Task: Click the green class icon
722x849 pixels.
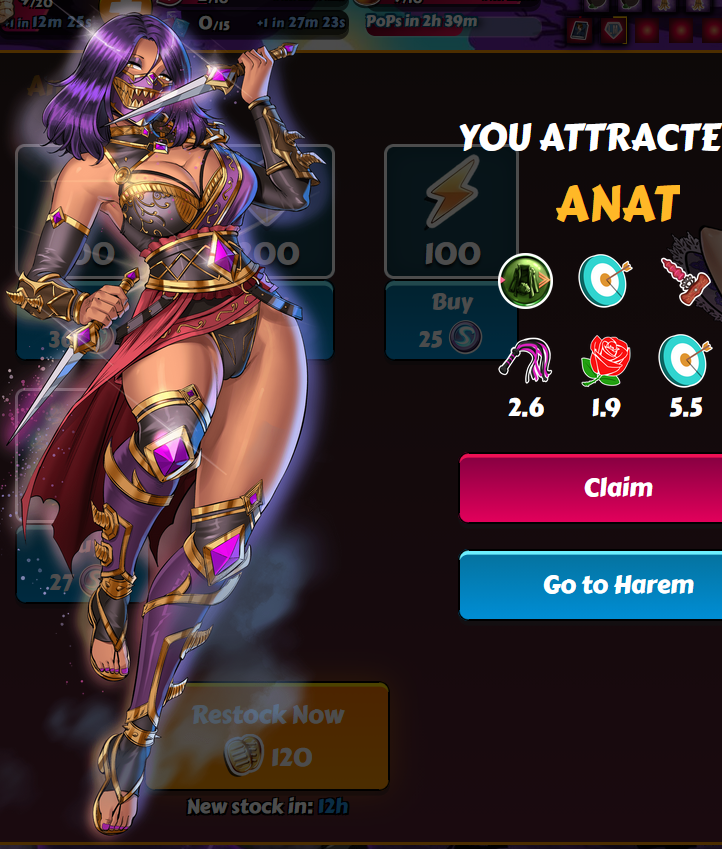Action: pyautogui.click(x=525, y=280)
